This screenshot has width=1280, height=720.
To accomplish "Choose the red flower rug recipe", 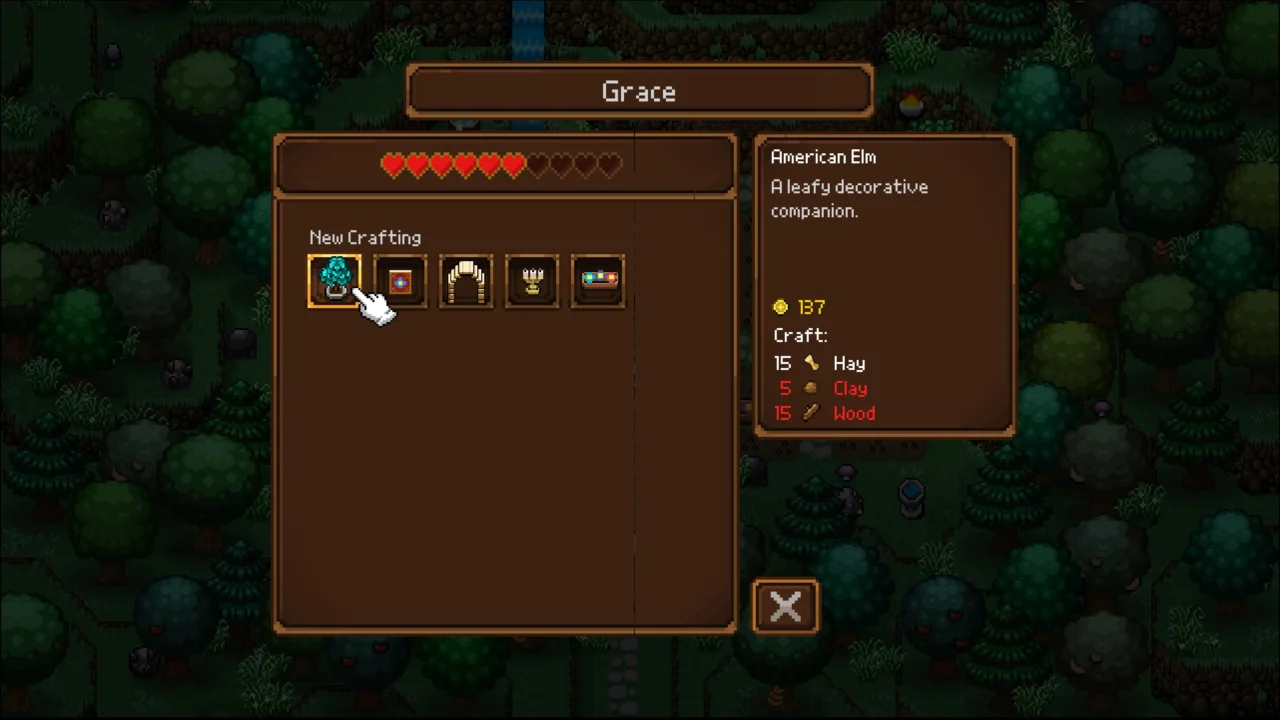I will pyautogui.click(x=400, y=281).
